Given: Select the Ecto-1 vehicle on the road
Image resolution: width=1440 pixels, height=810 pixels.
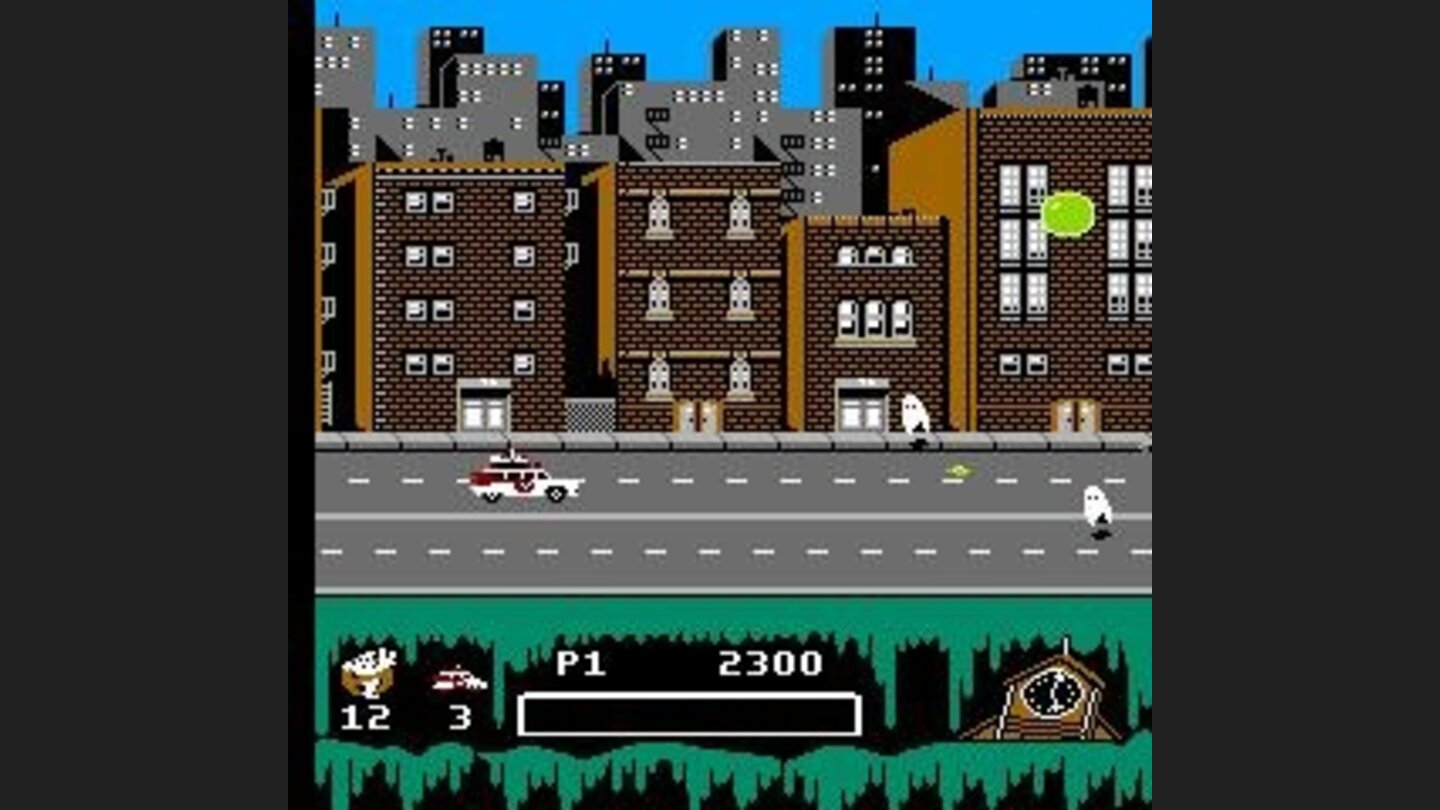Looking at the screenshot, I should tap(520, 480).
